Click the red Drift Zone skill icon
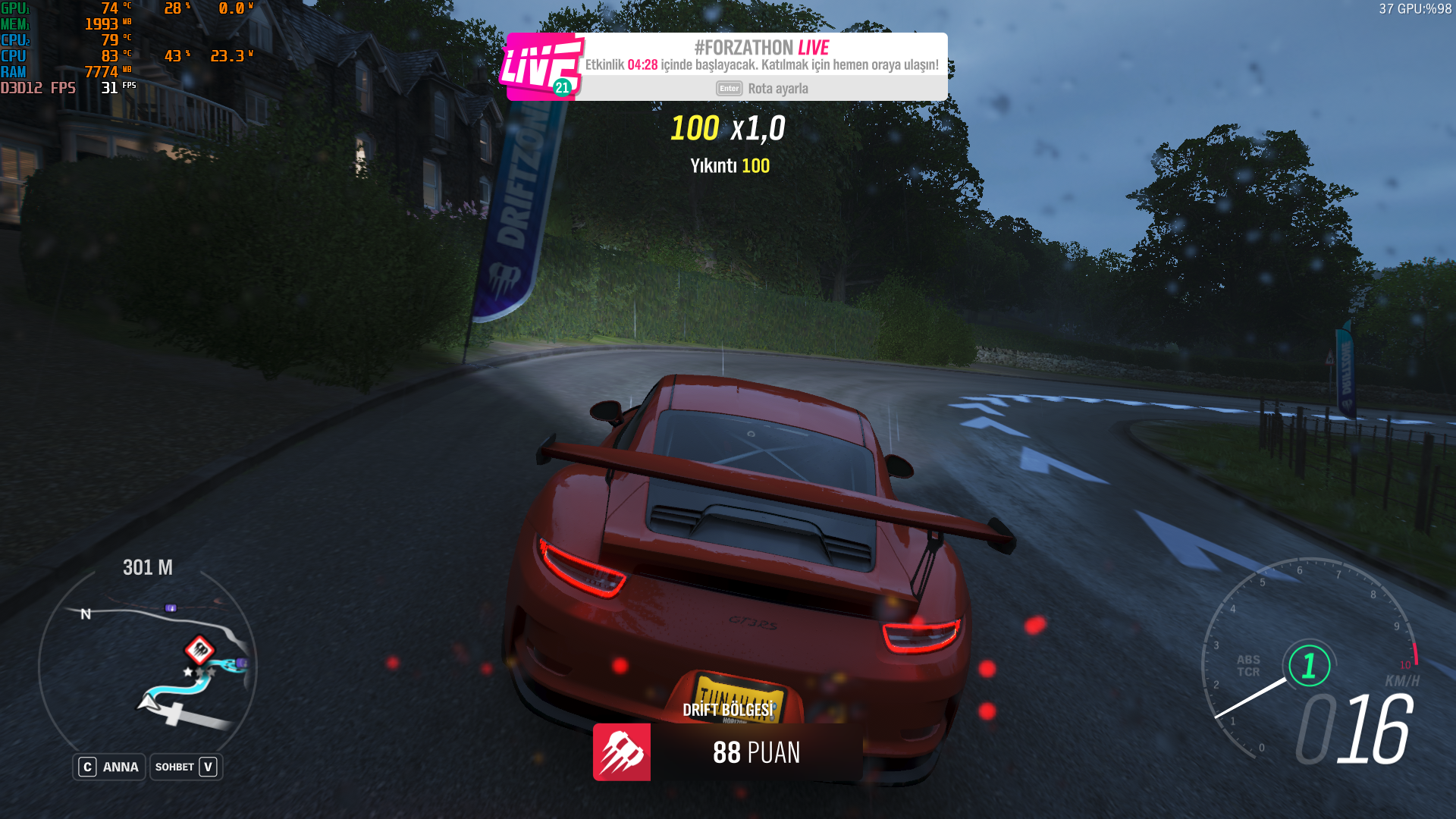The image size is (1456, 819). coord(622,752)
